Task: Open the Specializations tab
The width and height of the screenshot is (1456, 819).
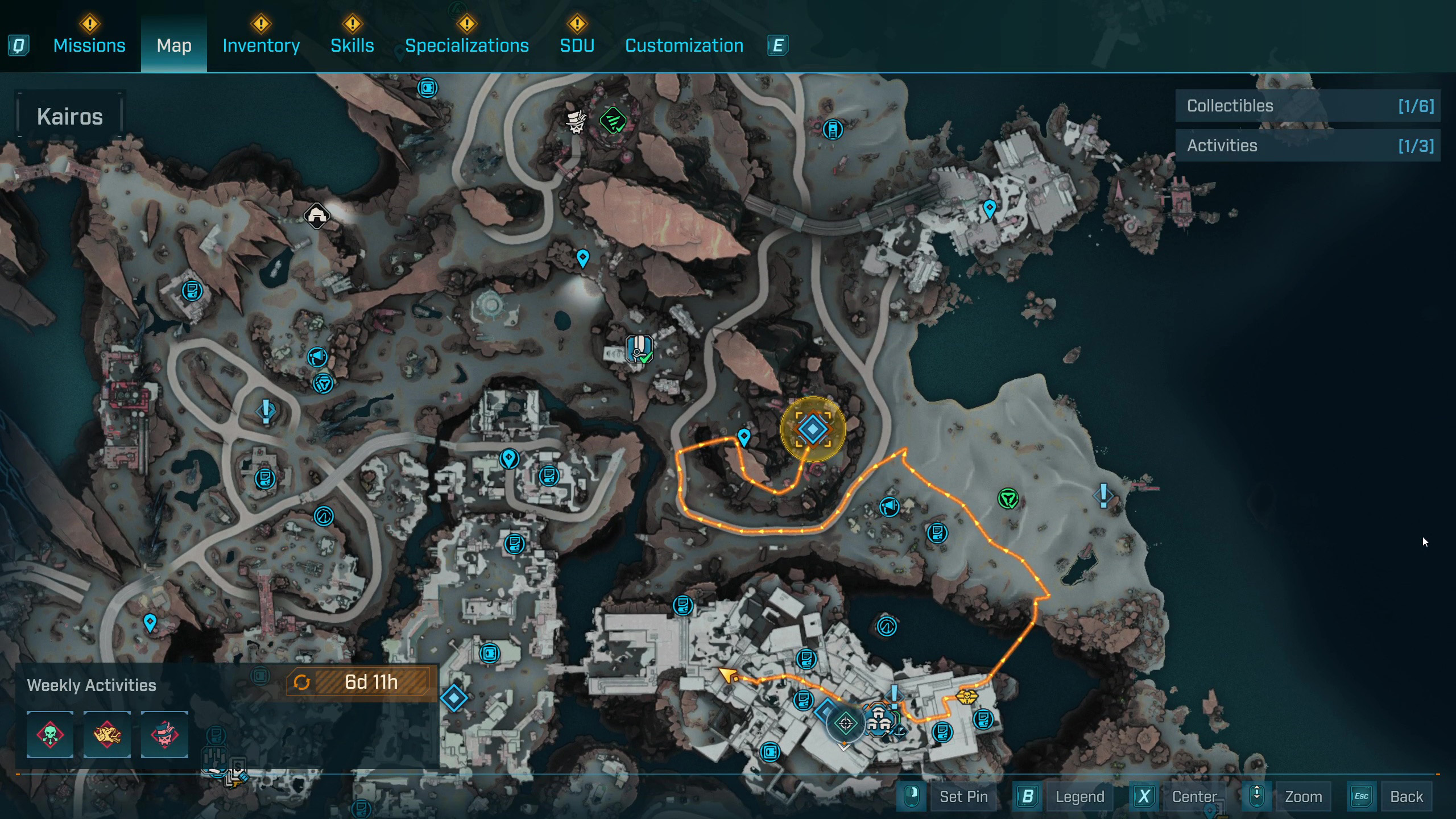Action: (466, 45)
